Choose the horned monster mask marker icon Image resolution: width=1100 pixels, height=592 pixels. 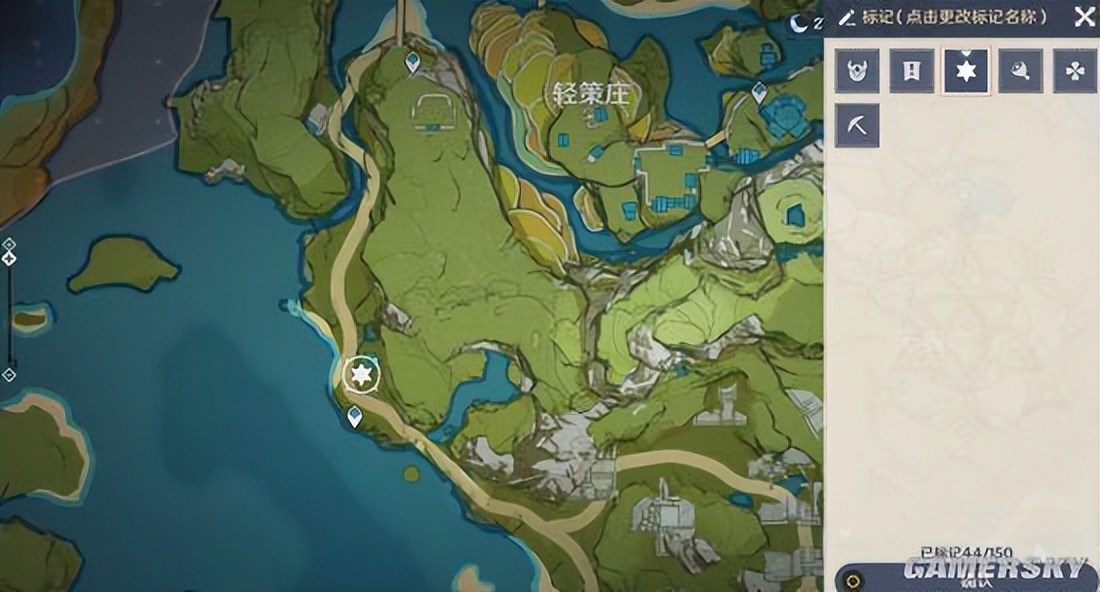(x=857, y=71)
